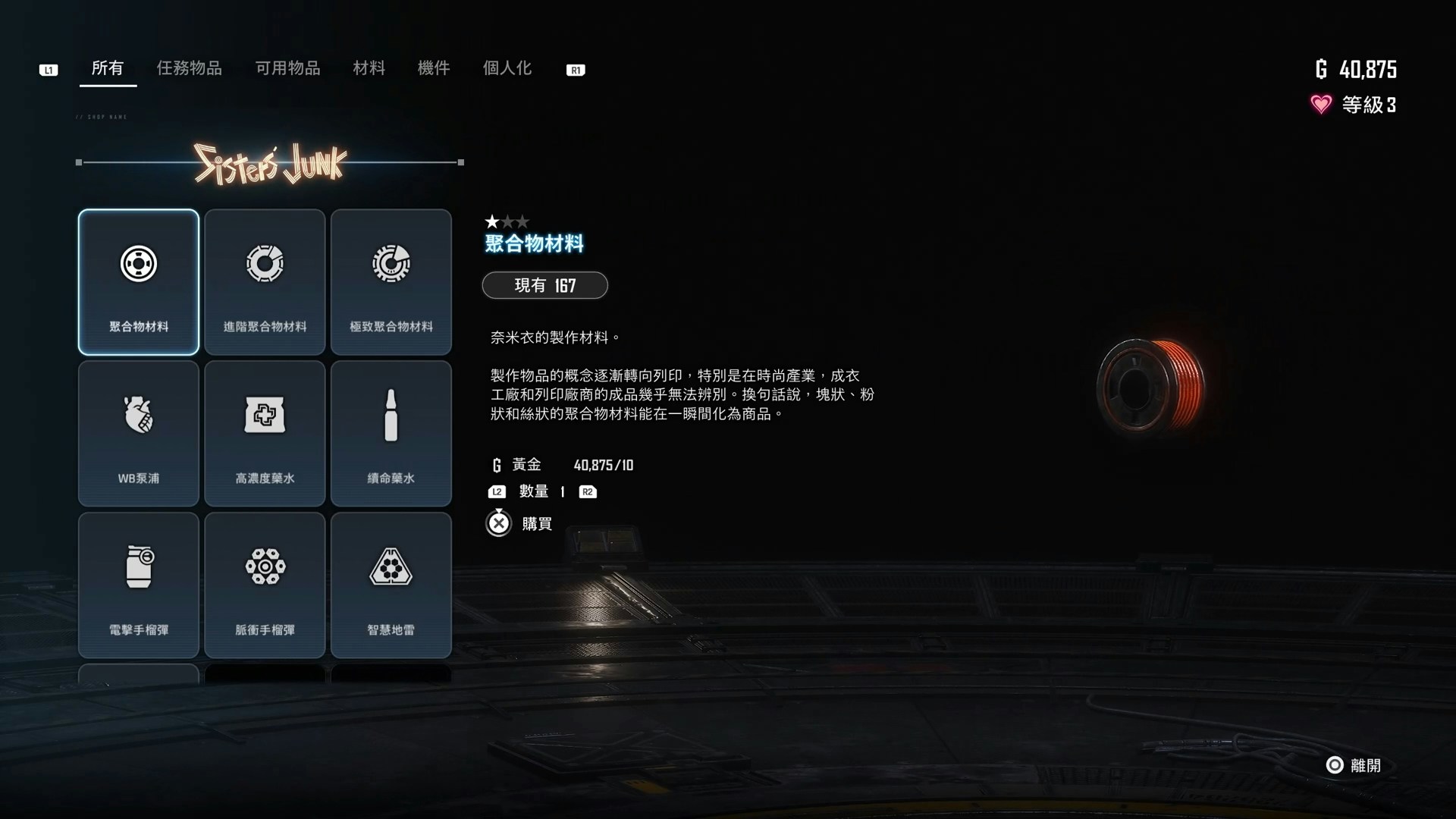Select the 聚合物材料 item icon
This screenshot has height=819, width=1456.
pyautogui.click(x=138, y=263)
